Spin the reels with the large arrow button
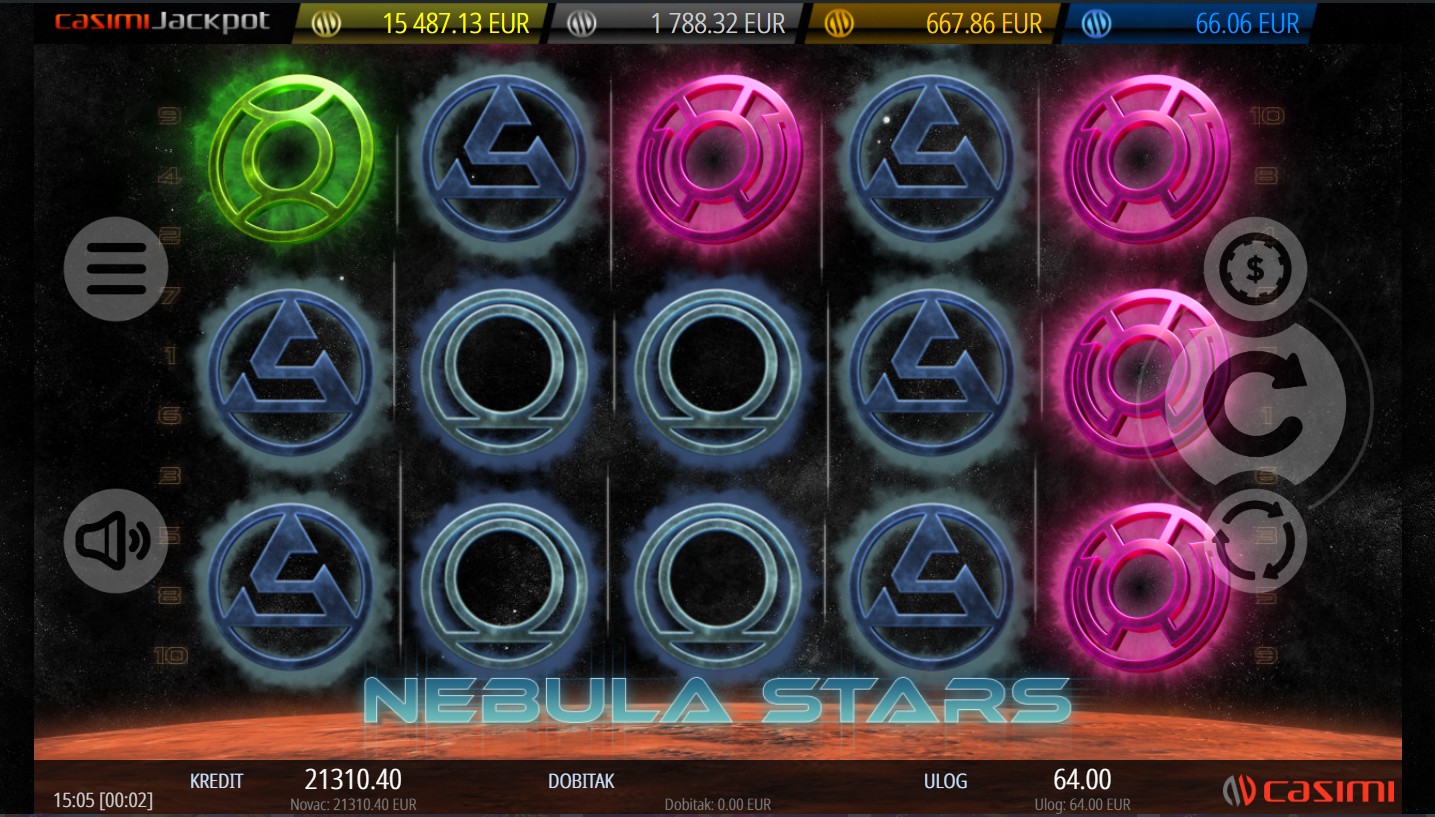This screenshot has width=1435, height=817. click(1255, 403)
